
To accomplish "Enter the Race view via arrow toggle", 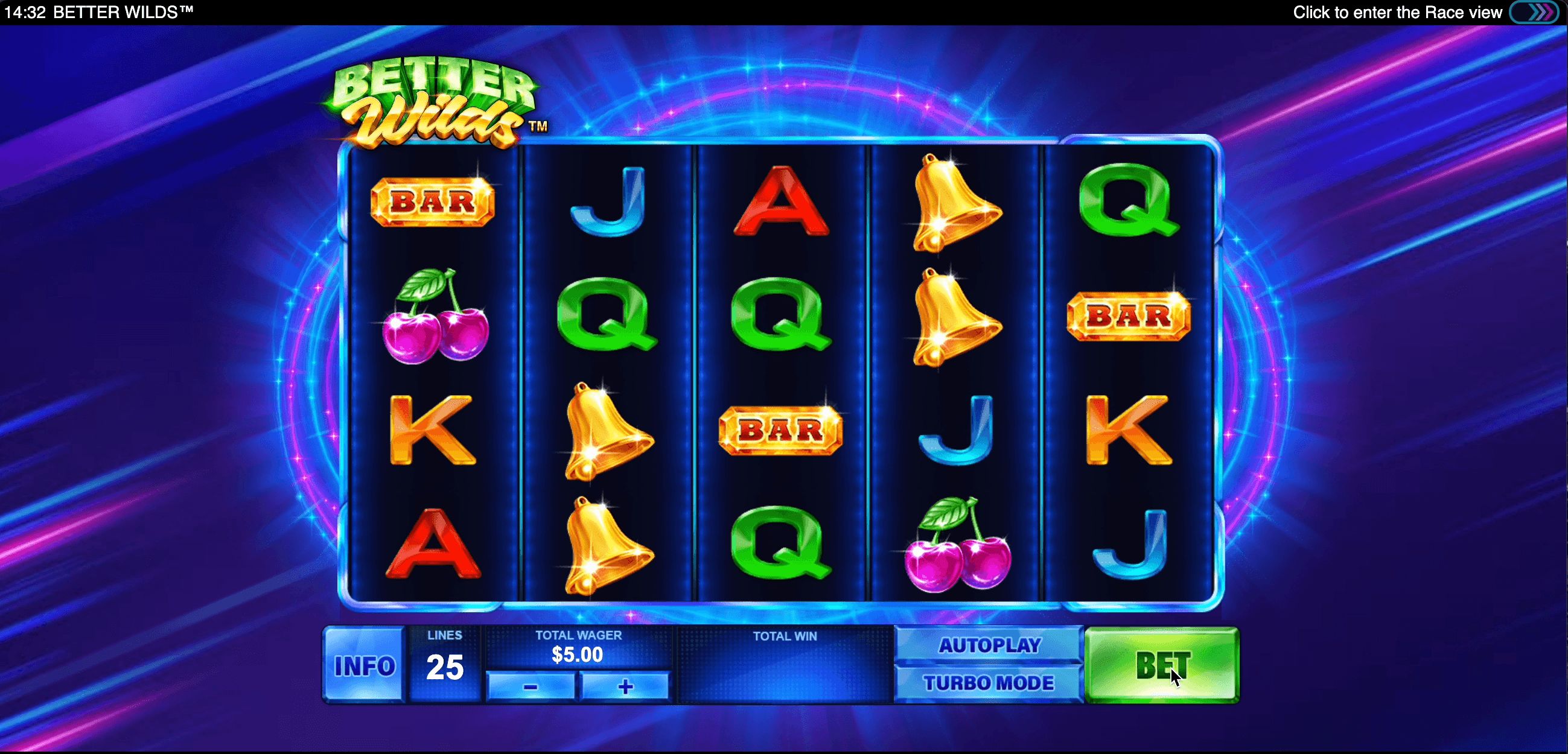I will (x=1534, y=12).
